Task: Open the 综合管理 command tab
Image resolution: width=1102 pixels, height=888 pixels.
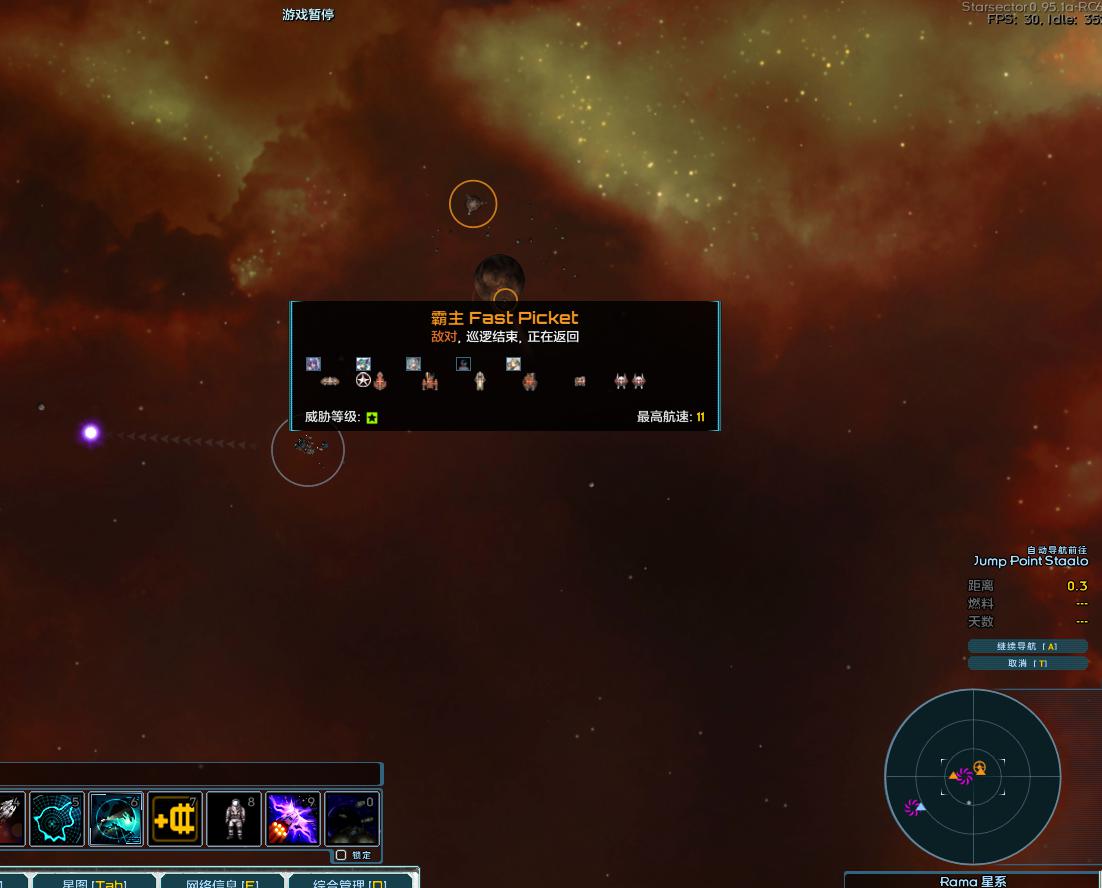Action: (350, 882)
